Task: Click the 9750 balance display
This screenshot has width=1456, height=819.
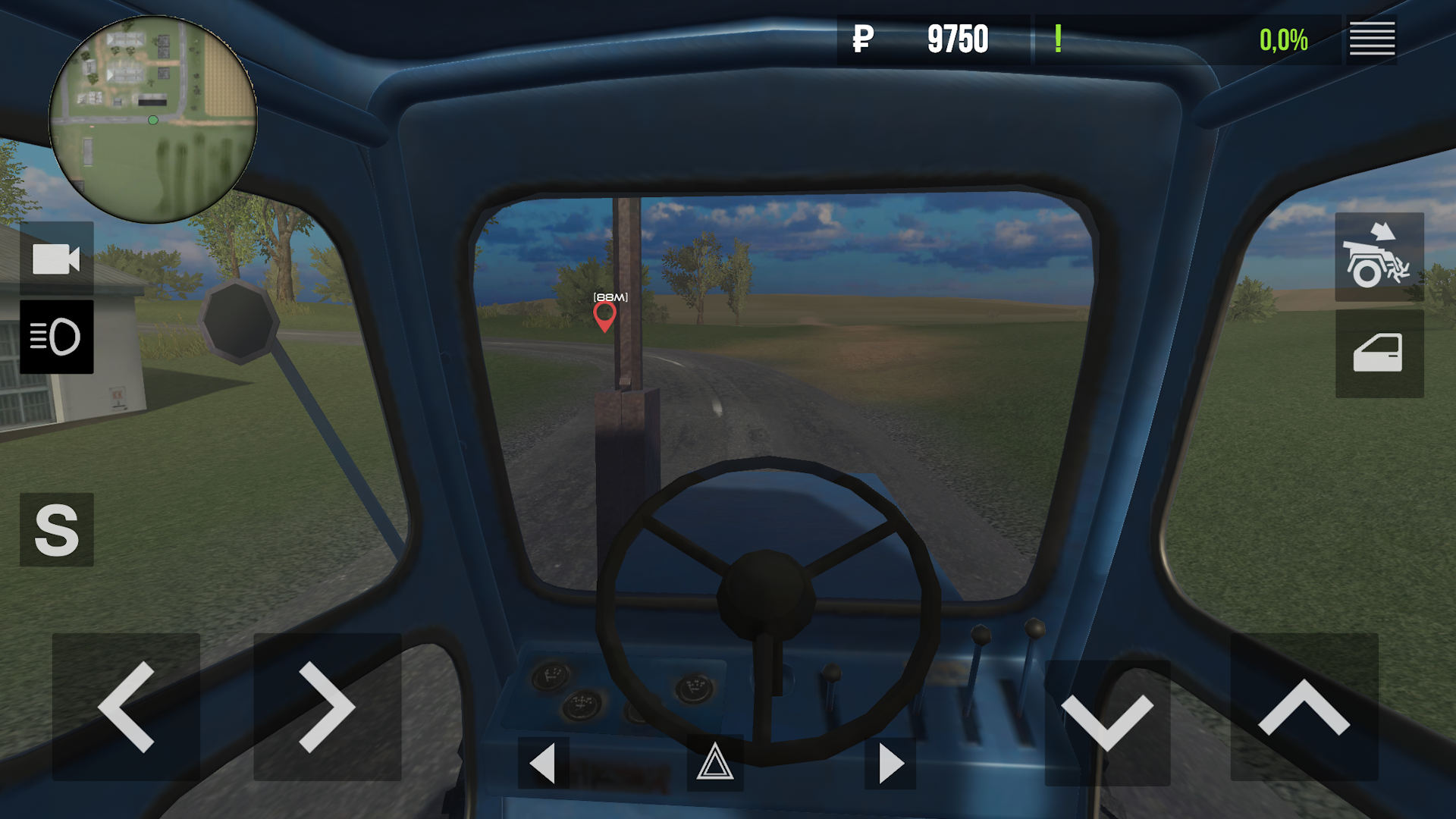Action: (x=958, y=39)
